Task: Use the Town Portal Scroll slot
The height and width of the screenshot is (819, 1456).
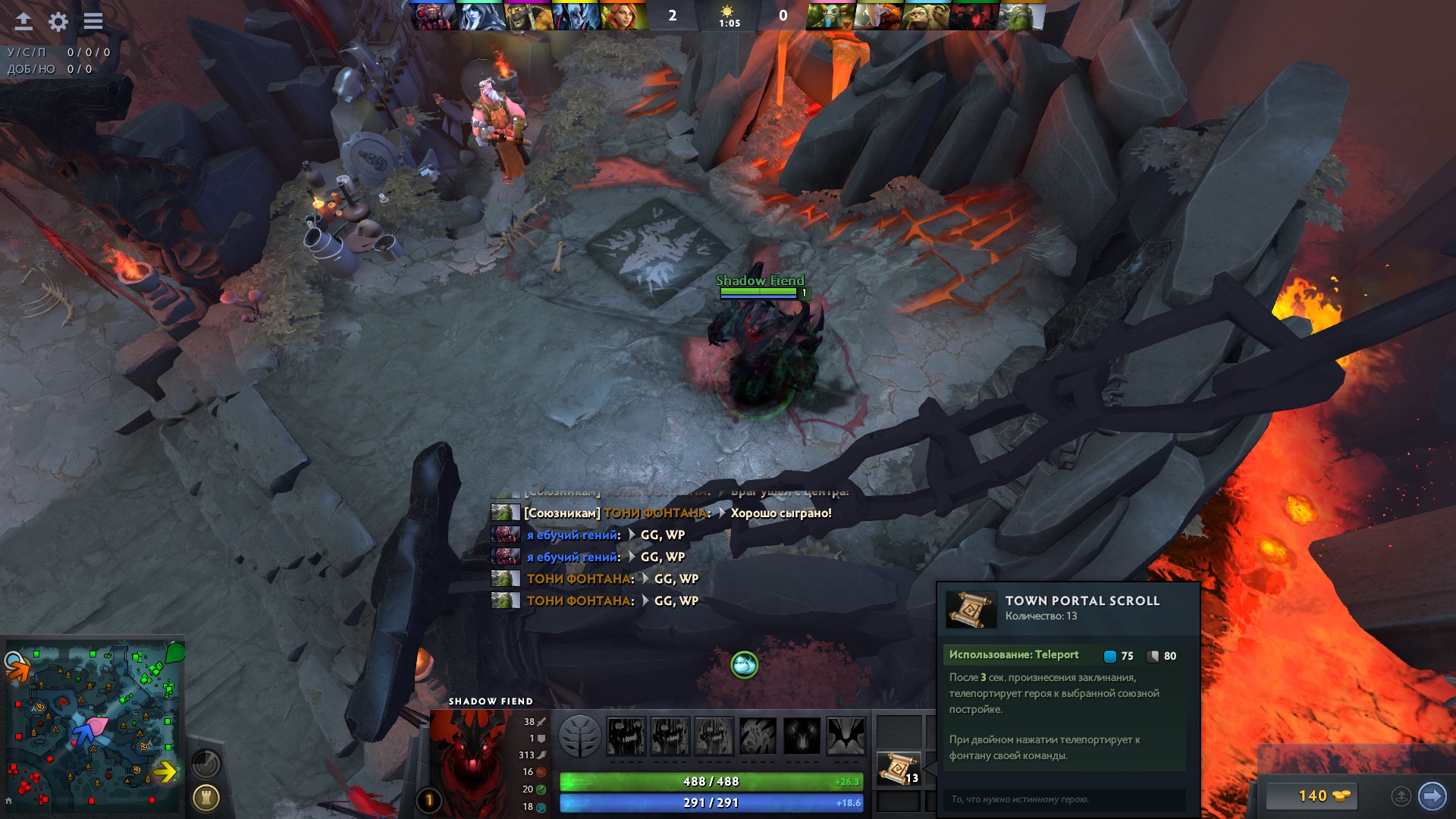Action: (x=899, y=769)
